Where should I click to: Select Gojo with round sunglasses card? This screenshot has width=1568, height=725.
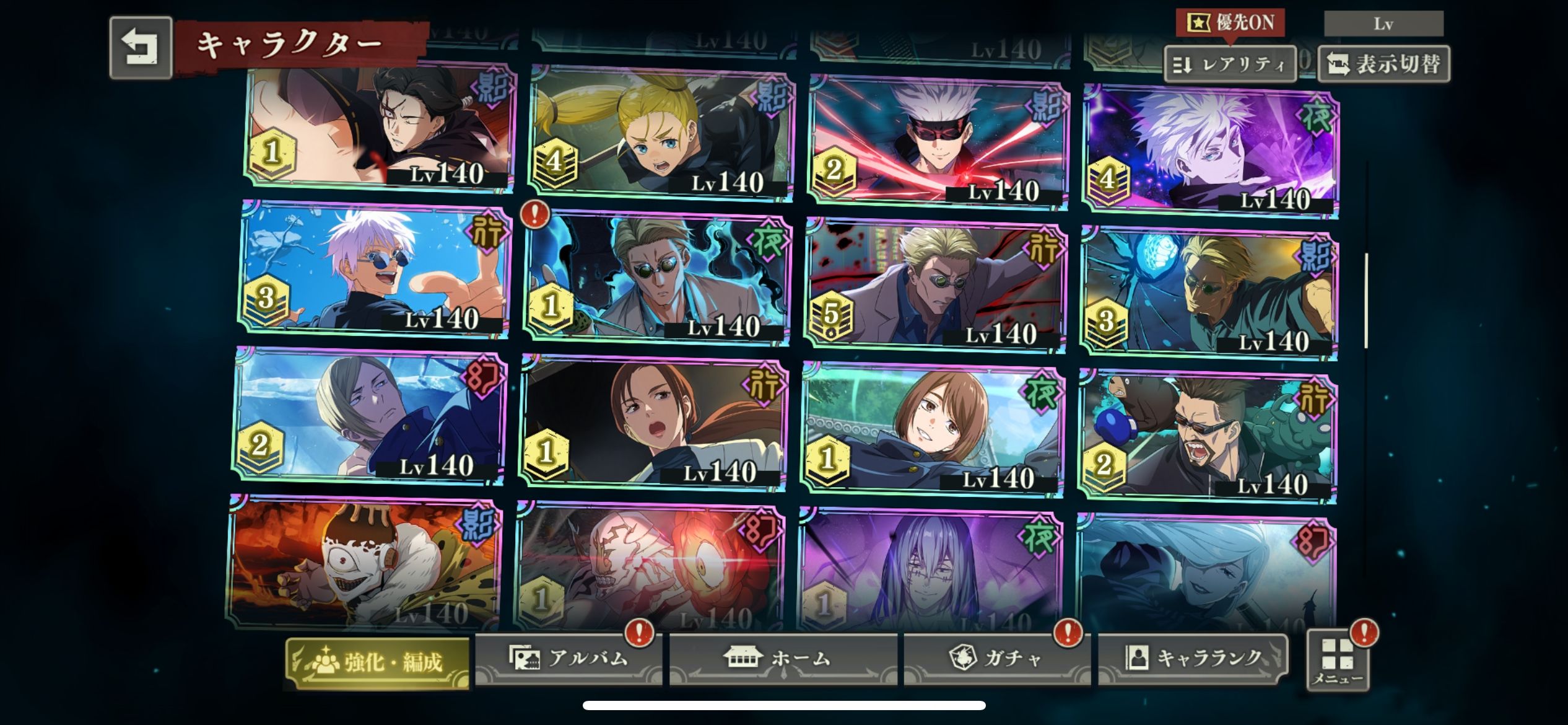375,270
